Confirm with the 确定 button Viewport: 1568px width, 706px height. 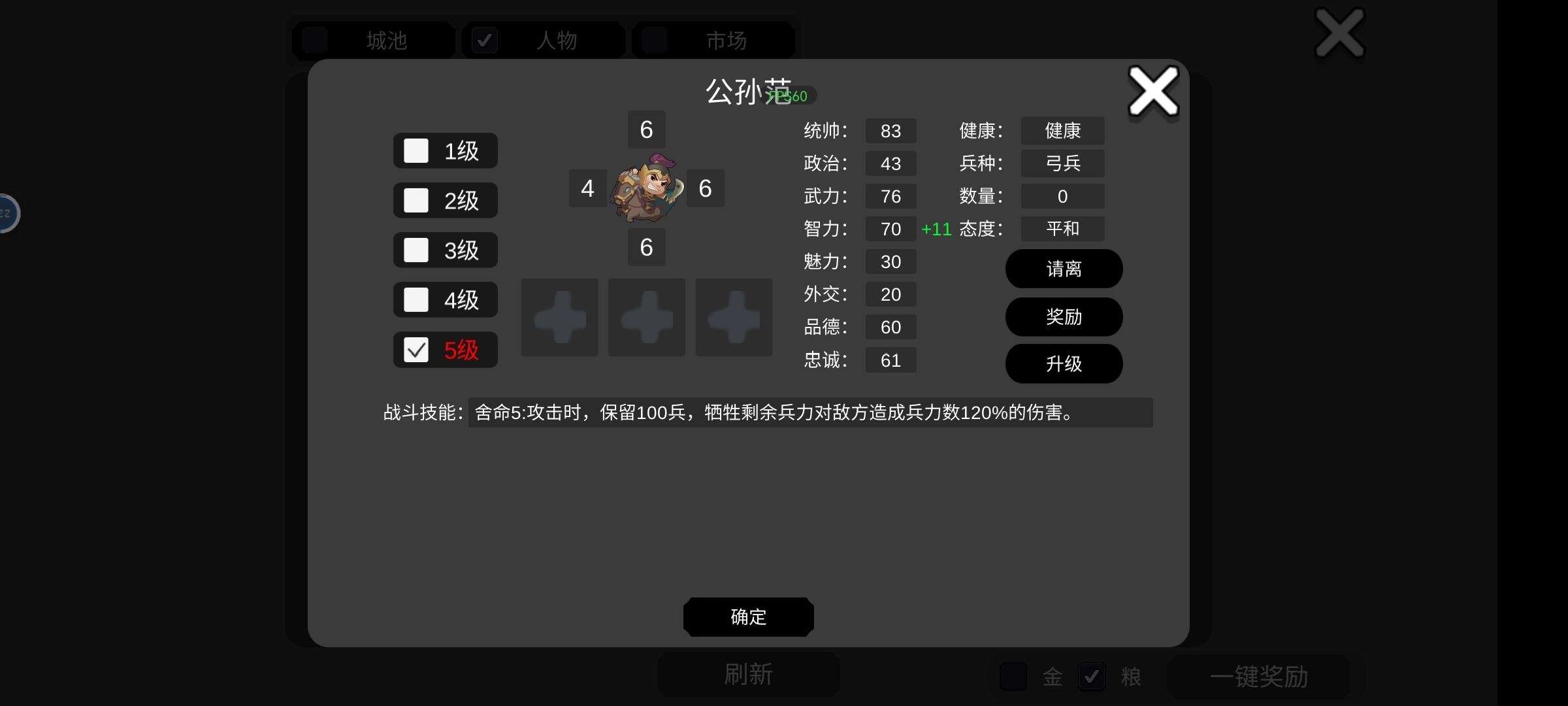[748, 616]
